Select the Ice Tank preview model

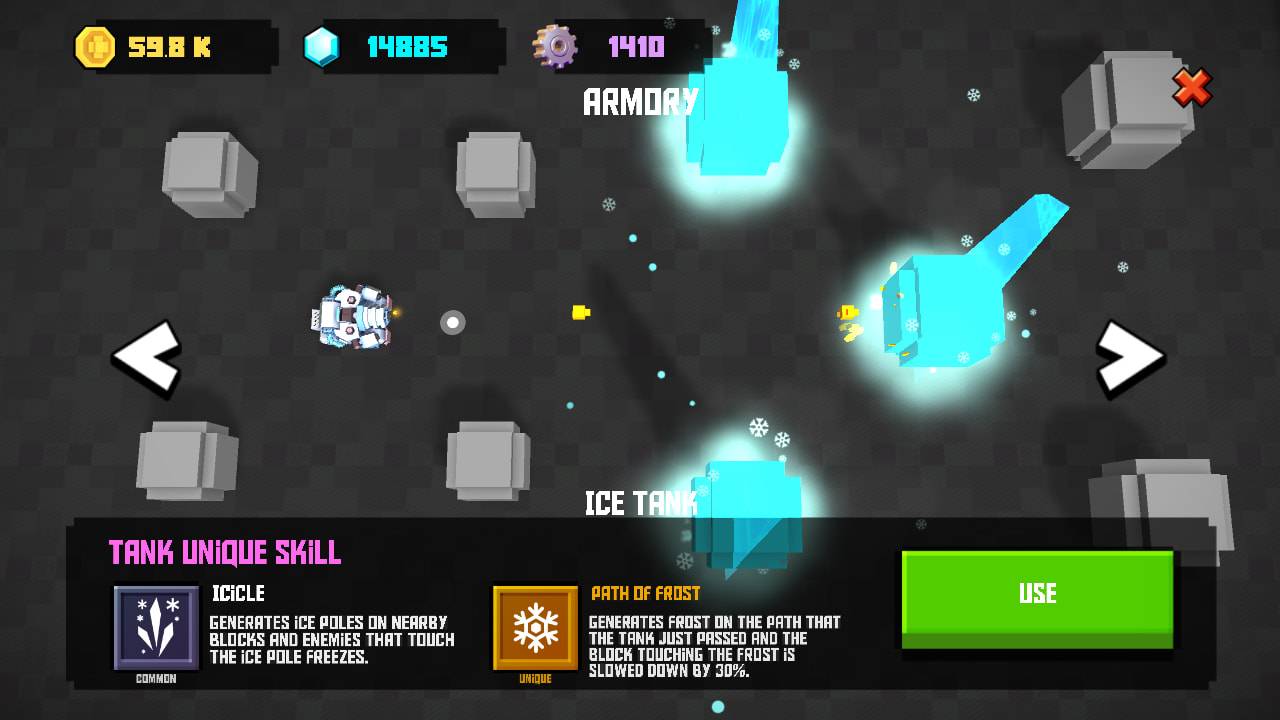(x=750, y=500)
